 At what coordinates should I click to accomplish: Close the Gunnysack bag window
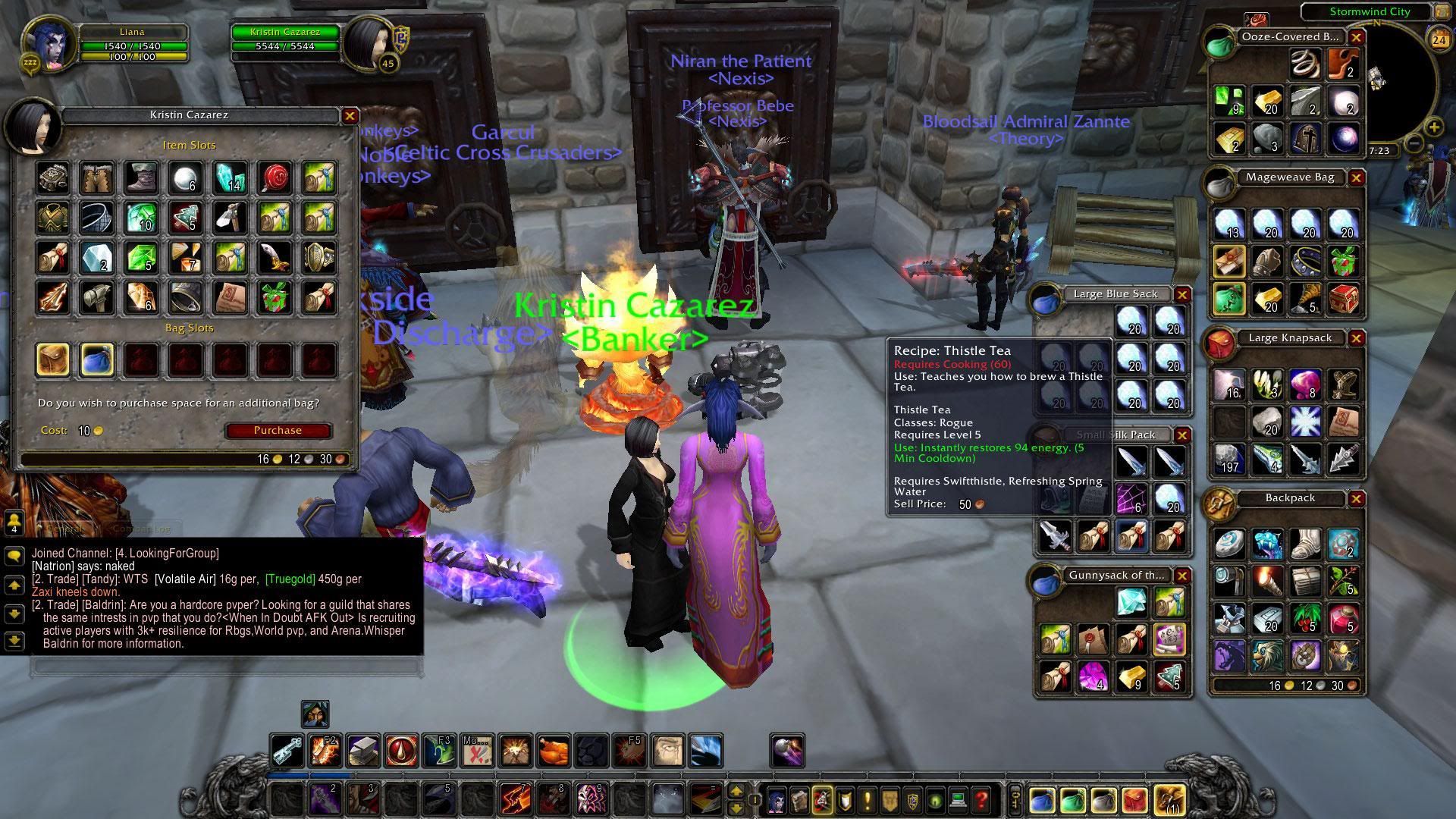1181,576
